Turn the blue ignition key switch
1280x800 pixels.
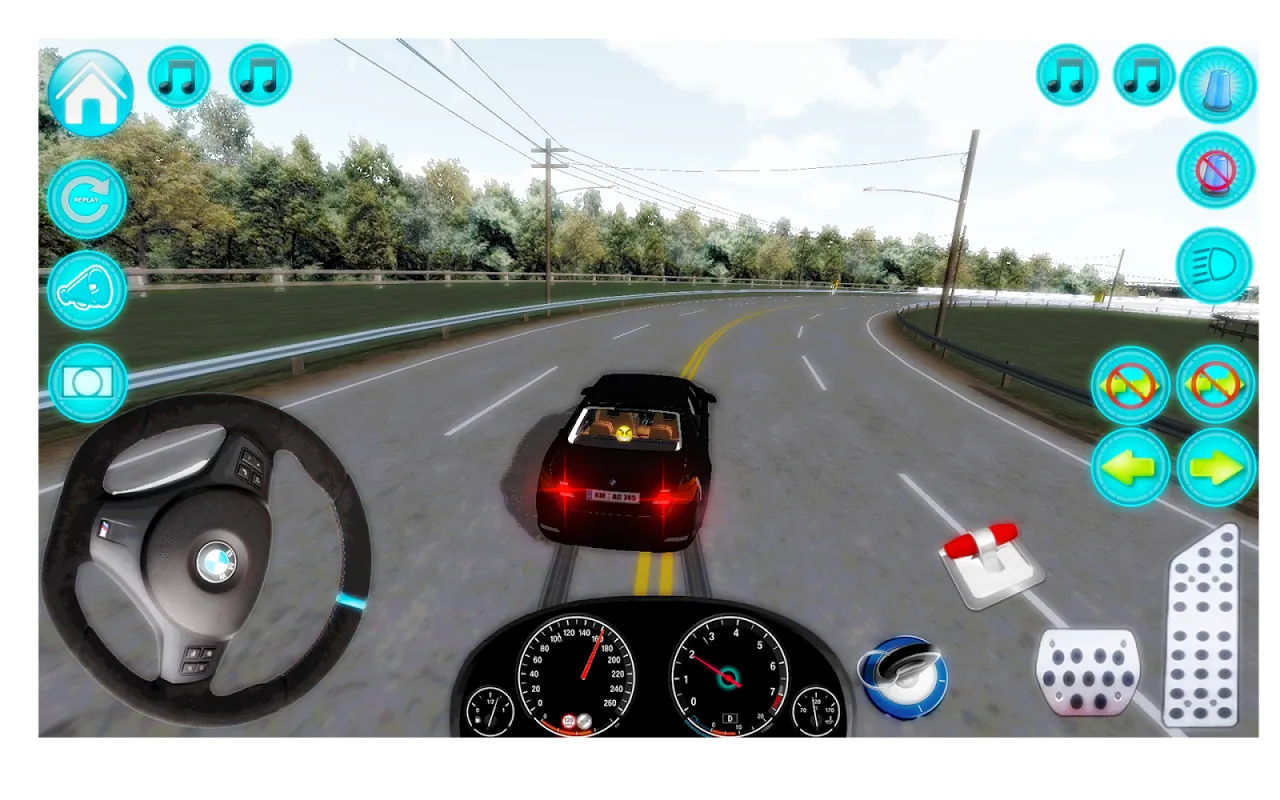[903, 675]
